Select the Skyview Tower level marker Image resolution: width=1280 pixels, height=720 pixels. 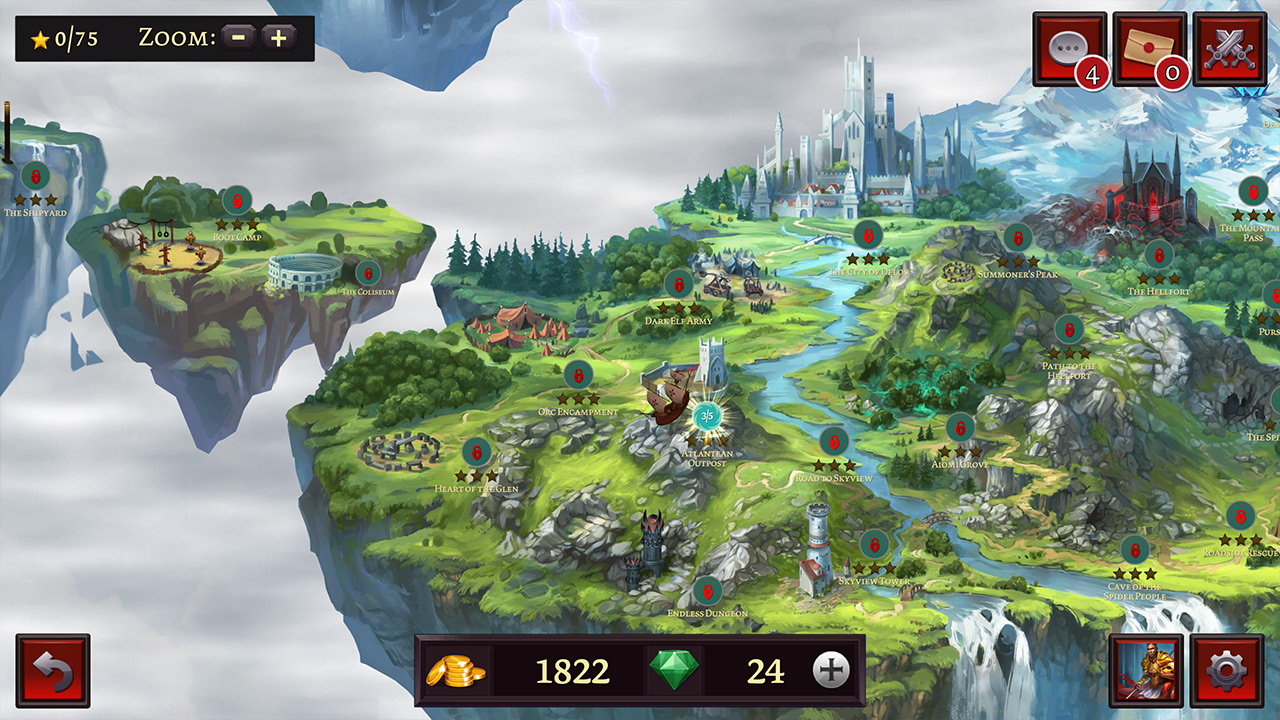click(x=874, y=545)
